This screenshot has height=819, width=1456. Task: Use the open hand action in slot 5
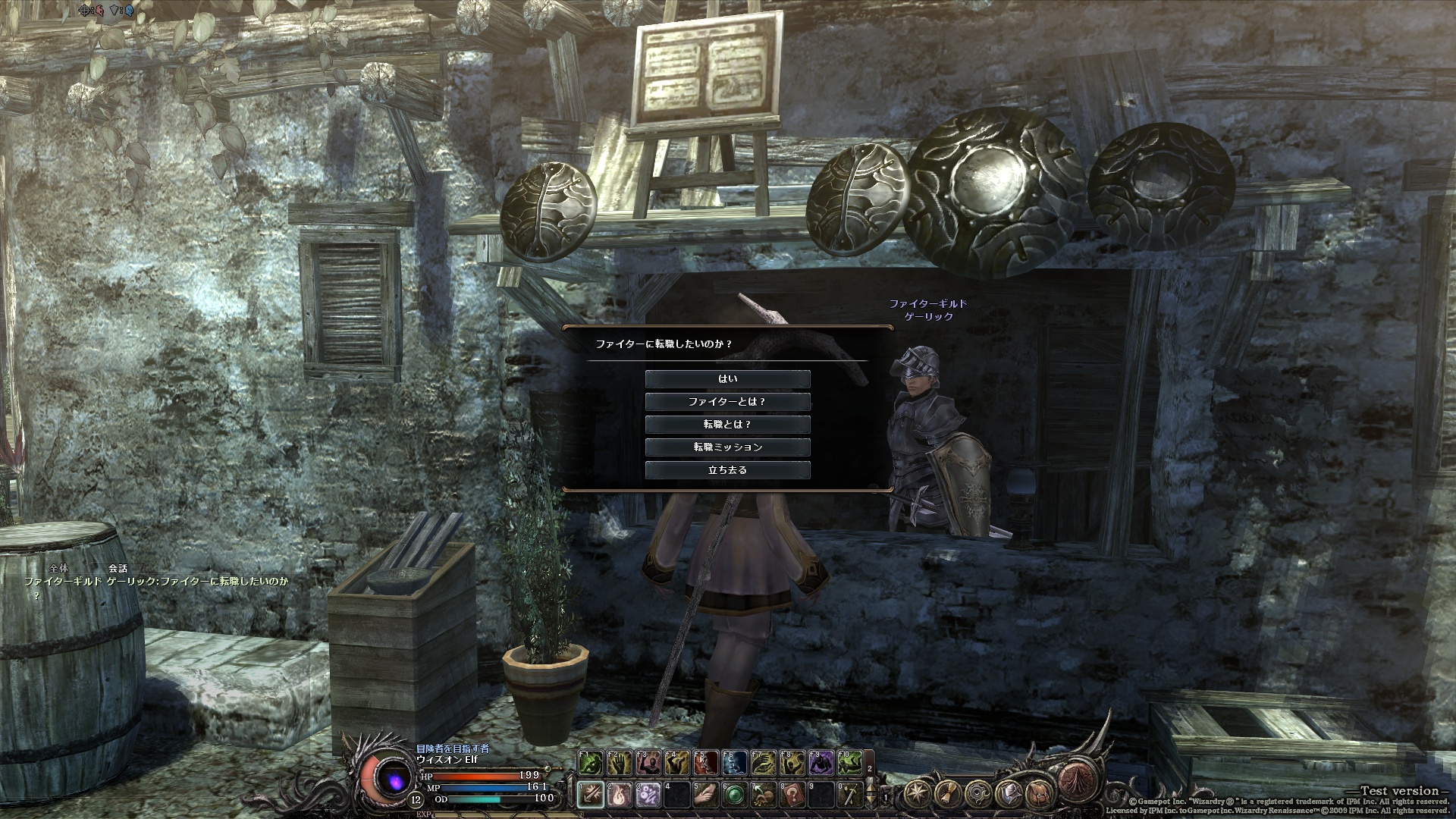[x=705, y=795]
